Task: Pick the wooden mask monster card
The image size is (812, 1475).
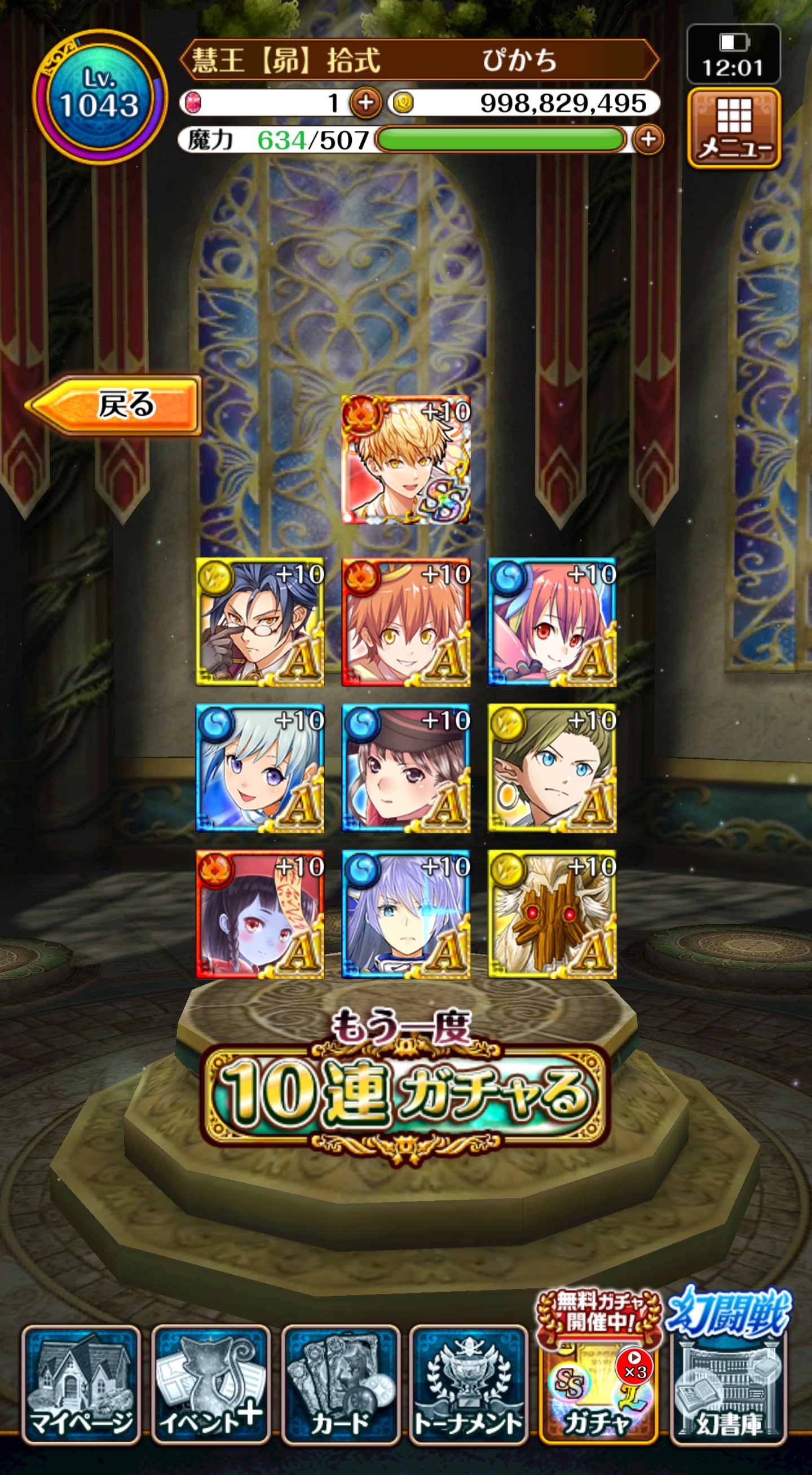Action: (x=552, y=914)
